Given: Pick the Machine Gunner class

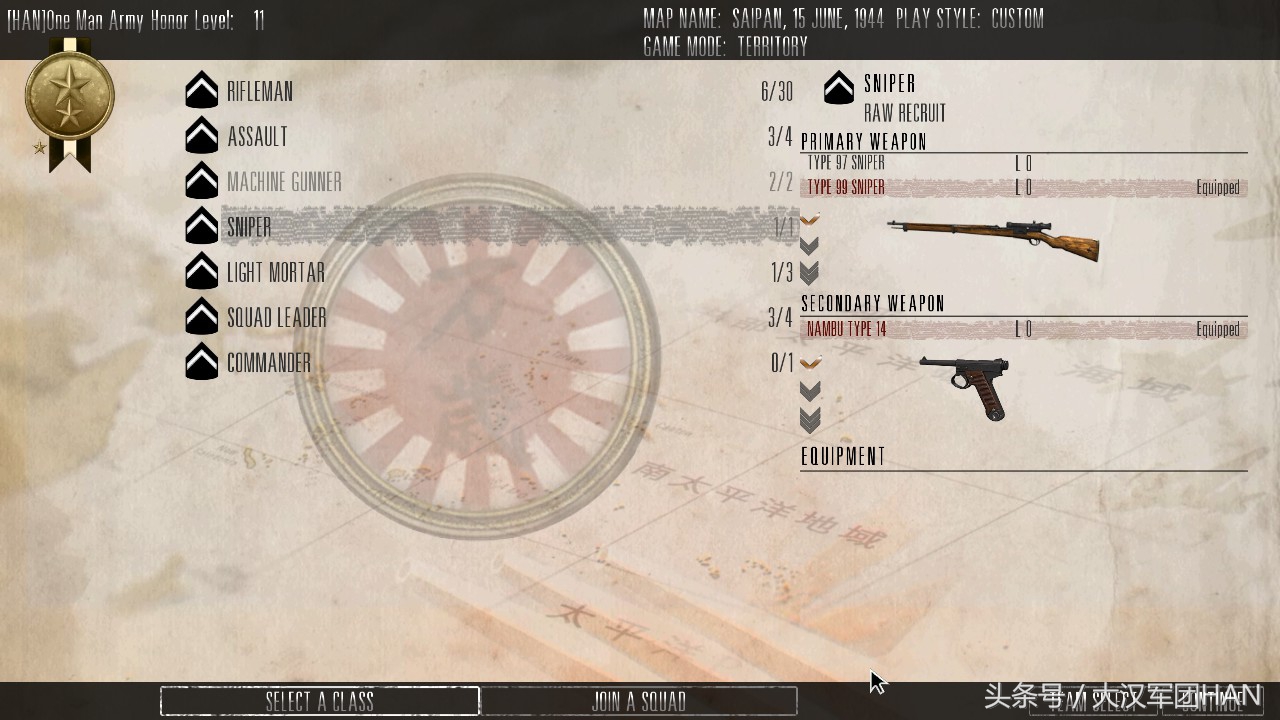Looking at the screenshot, I should click(x=284, y=182).
